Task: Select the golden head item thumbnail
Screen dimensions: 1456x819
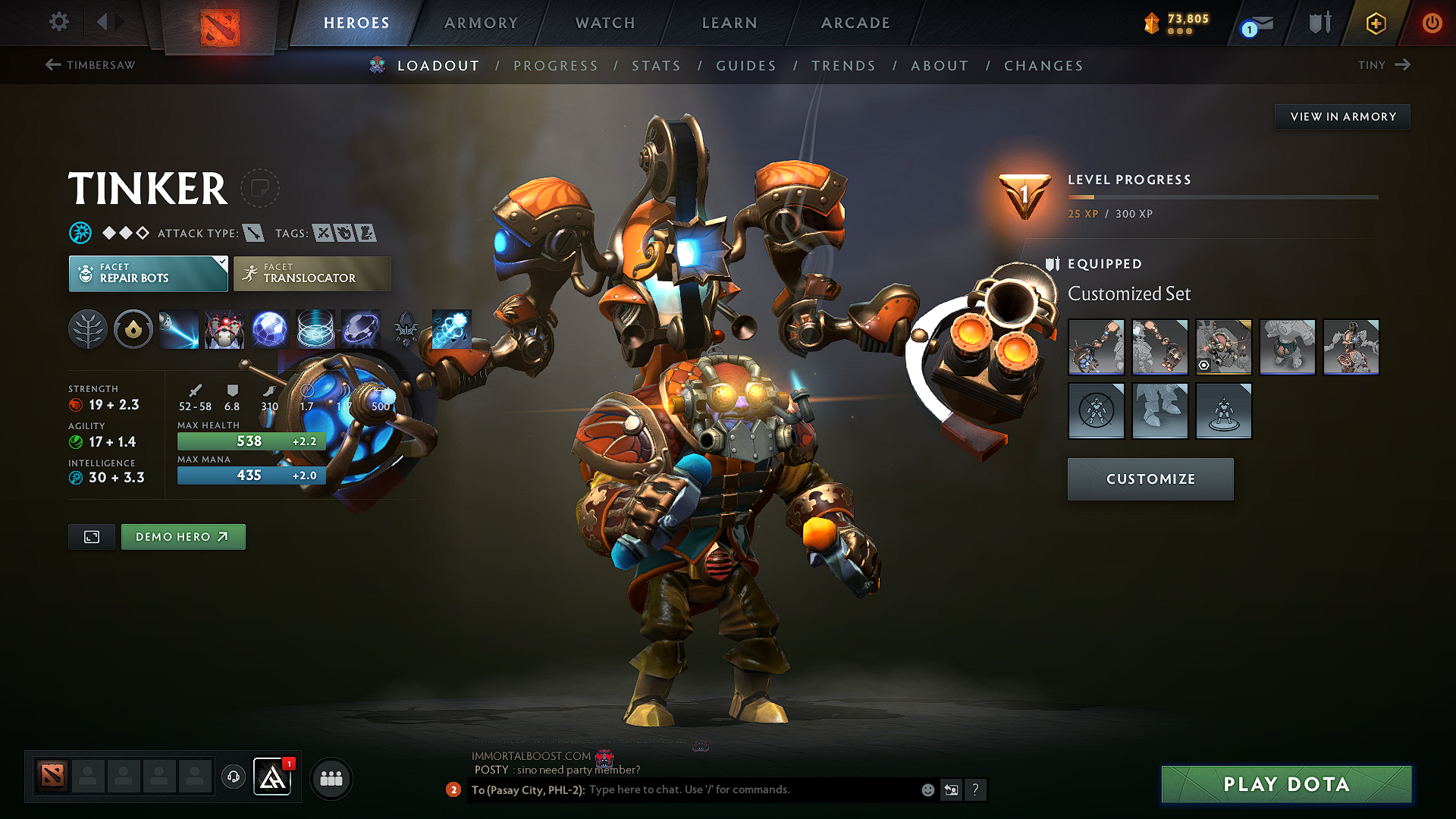Action: pyautogui.click(x=1224, y=347)
